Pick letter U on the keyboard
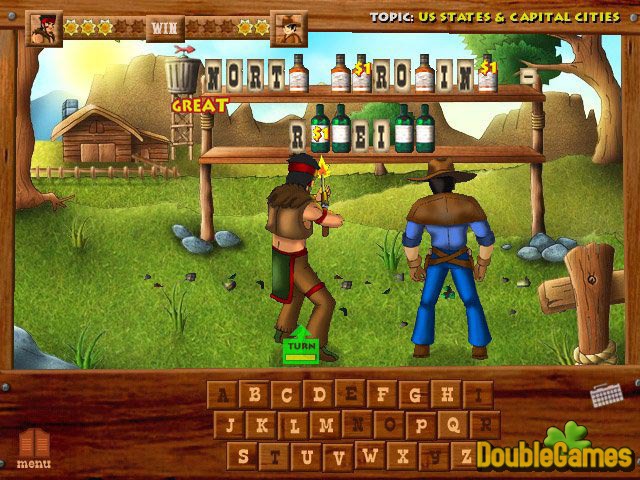Image resolution: width=640 pixels, height=480 pixels. pyautogui.click(x=307, y=456)
